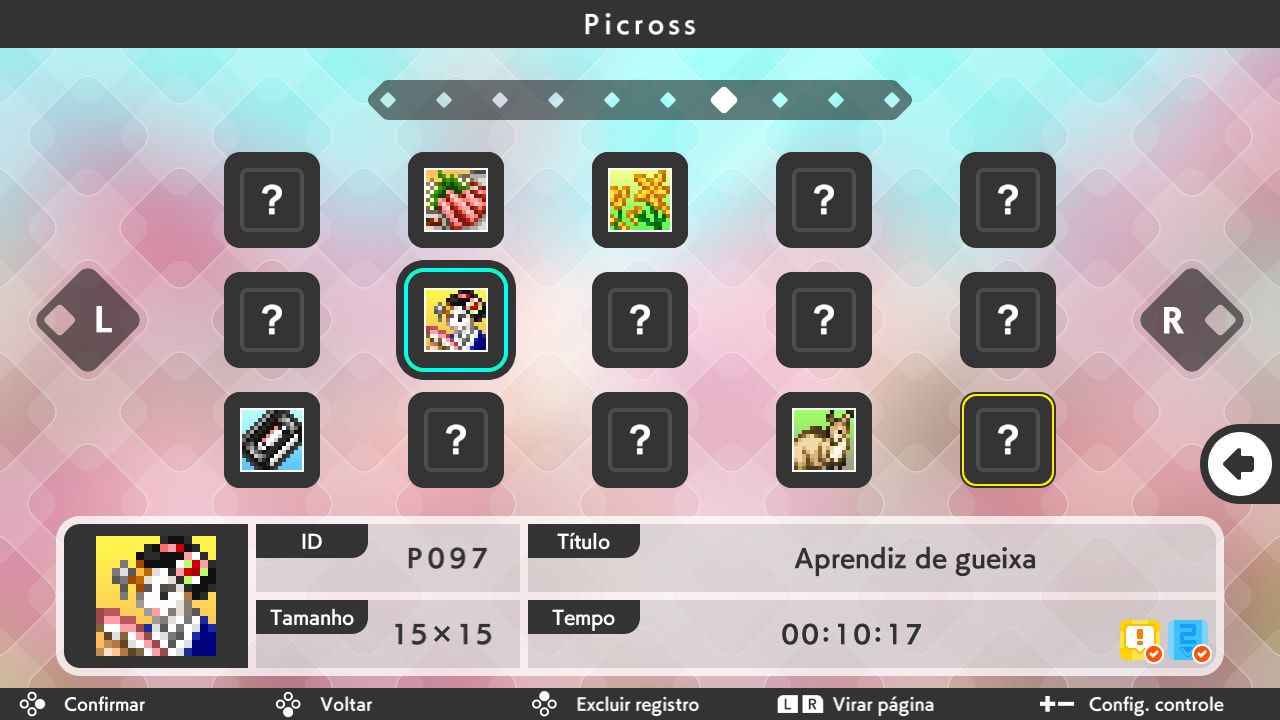1280x720 pixels.
Task: Select the highlighted geisha apprentice puzzle
Action: pos(455,320)
